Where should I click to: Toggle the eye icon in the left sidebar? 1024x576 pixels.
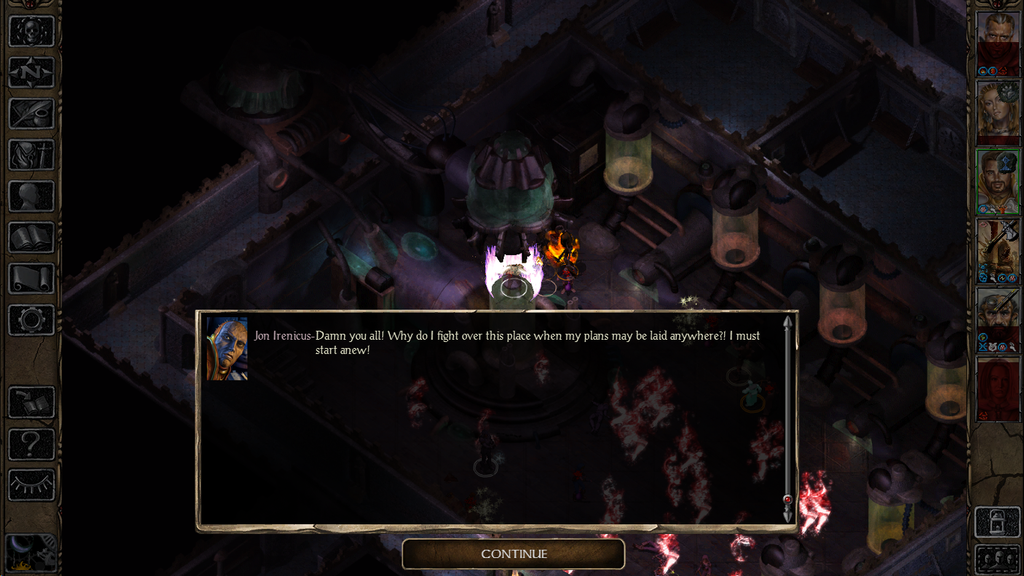(x=31, y=485)
